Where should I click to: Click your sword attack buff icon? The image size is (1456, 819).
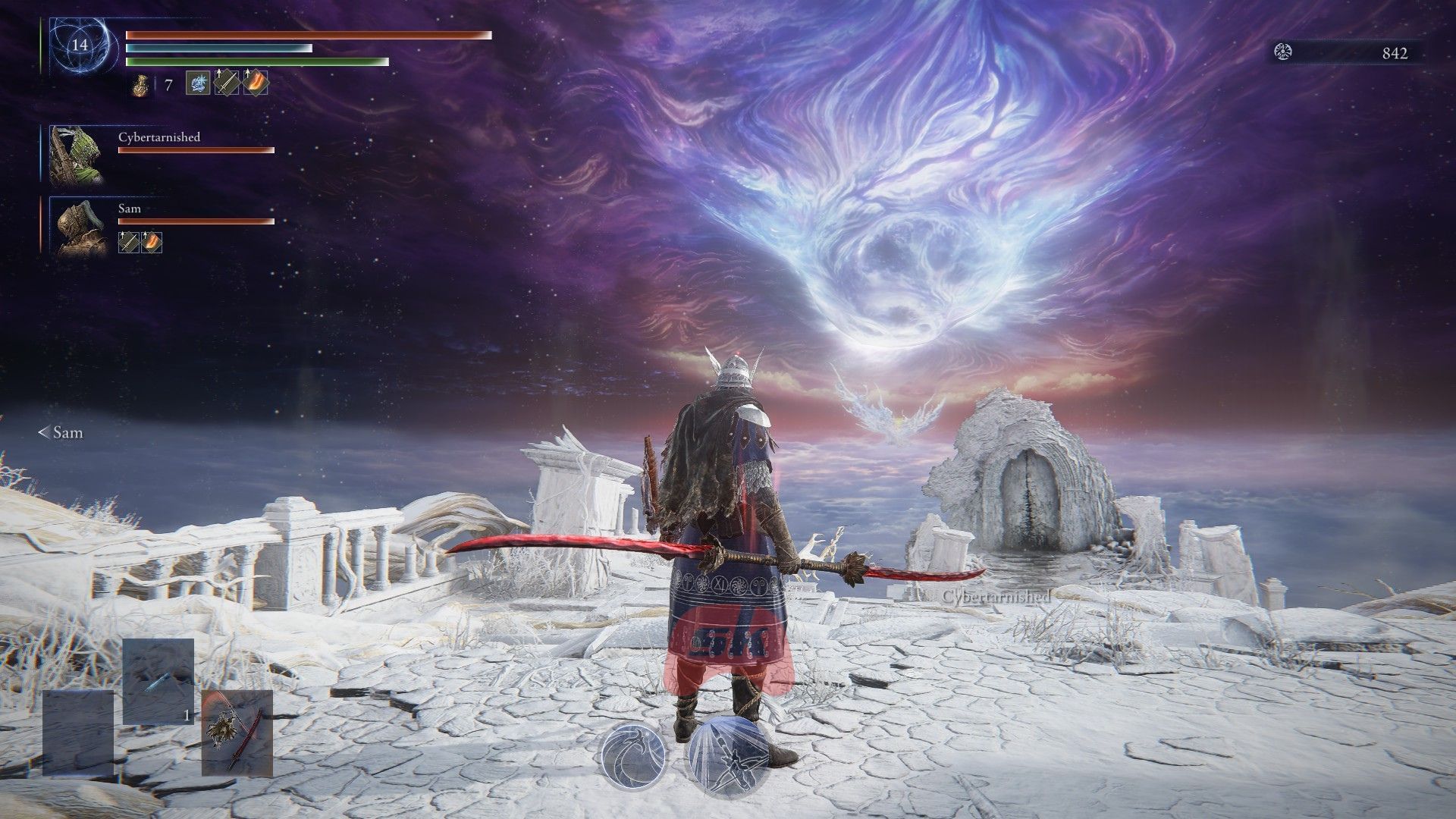227,83
